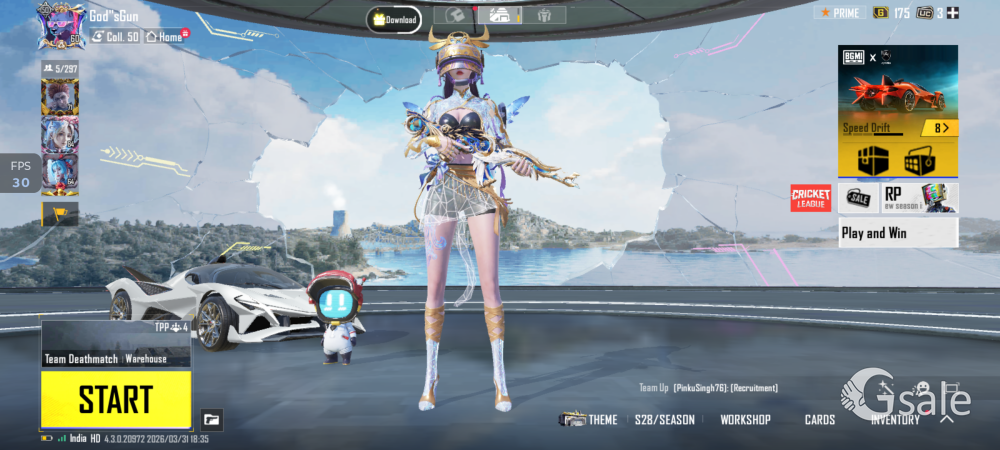Screen dimensions: 1000x450
Task: Open the CARDS menu
Action: tap(820, 420)
